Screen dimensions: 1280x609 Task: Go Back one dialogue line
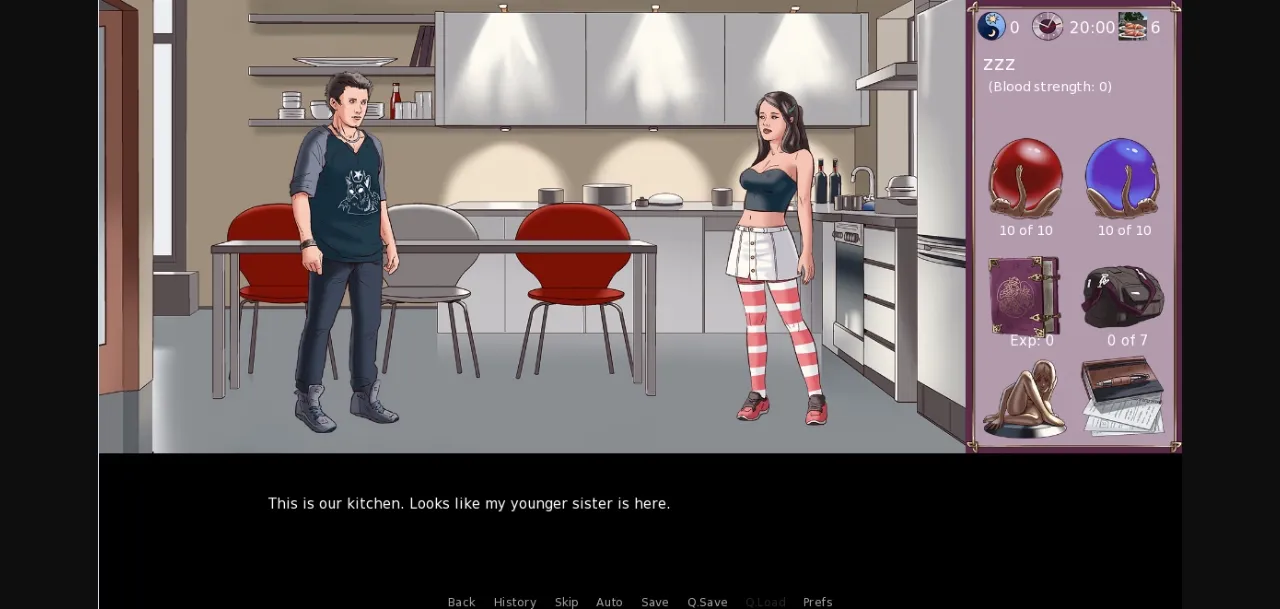tap(461, 602)
